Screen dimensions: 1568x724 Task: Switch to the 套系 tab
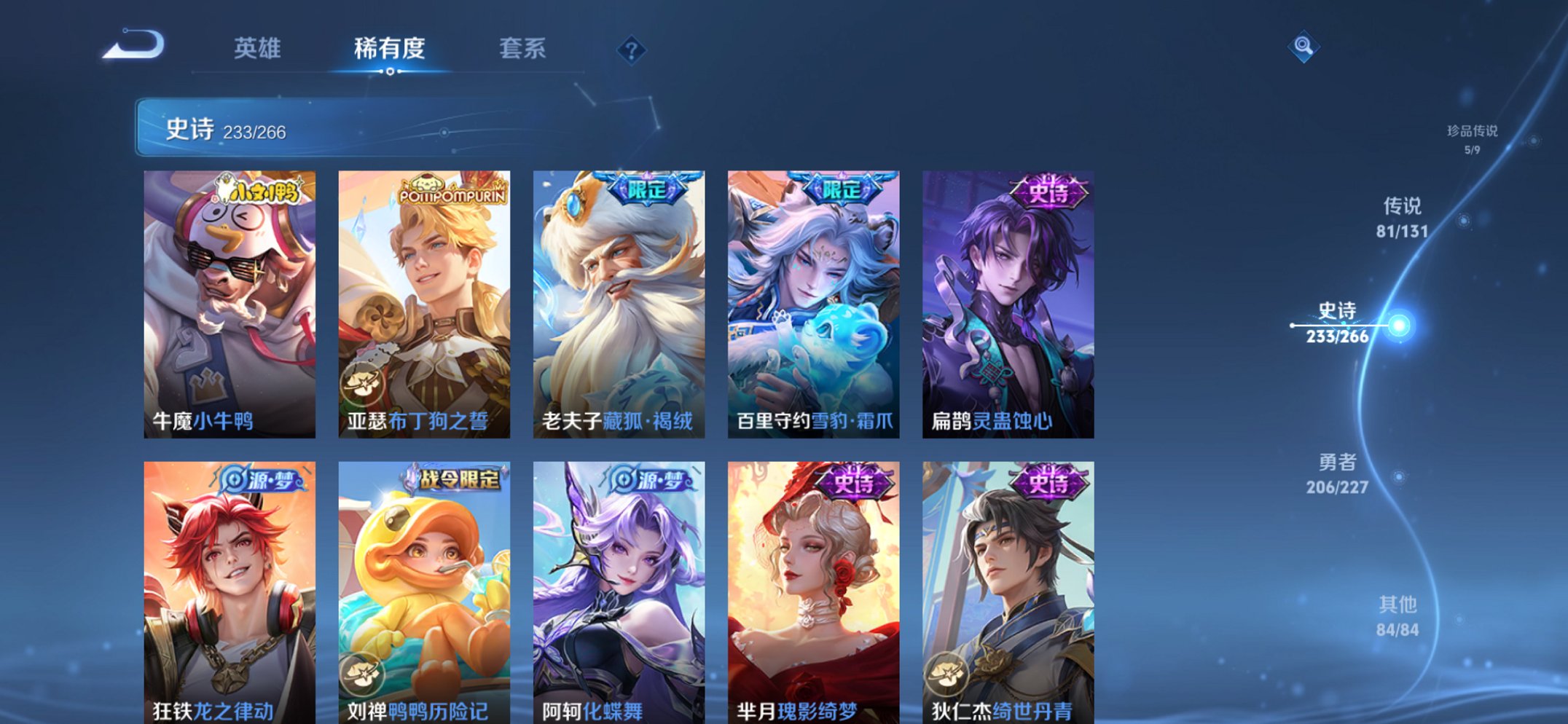click(x=523, y=50)
